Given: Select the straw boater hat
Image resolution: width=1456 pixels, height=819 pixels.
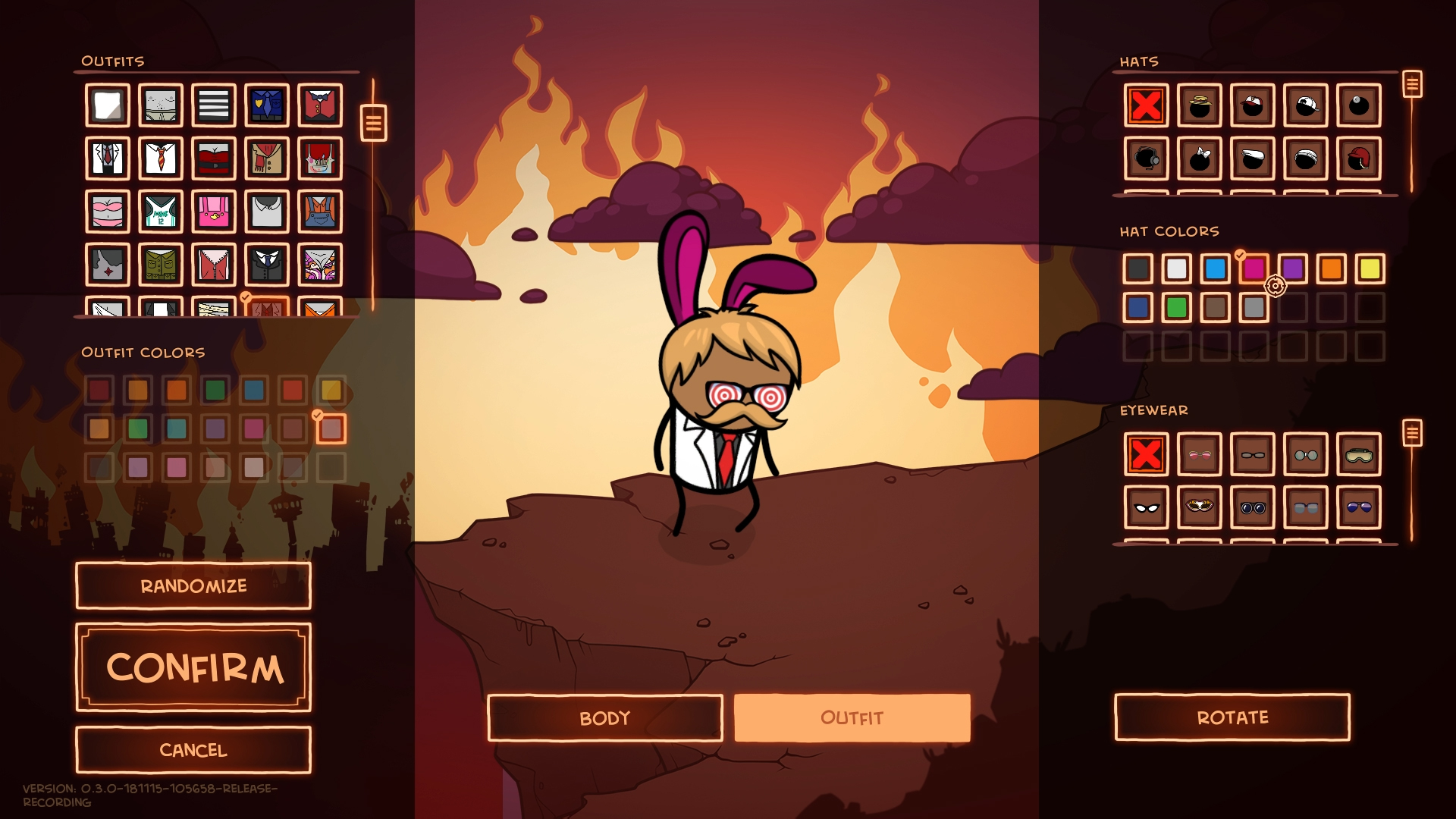Looking at the screenshot, I should coord(1200,105).
